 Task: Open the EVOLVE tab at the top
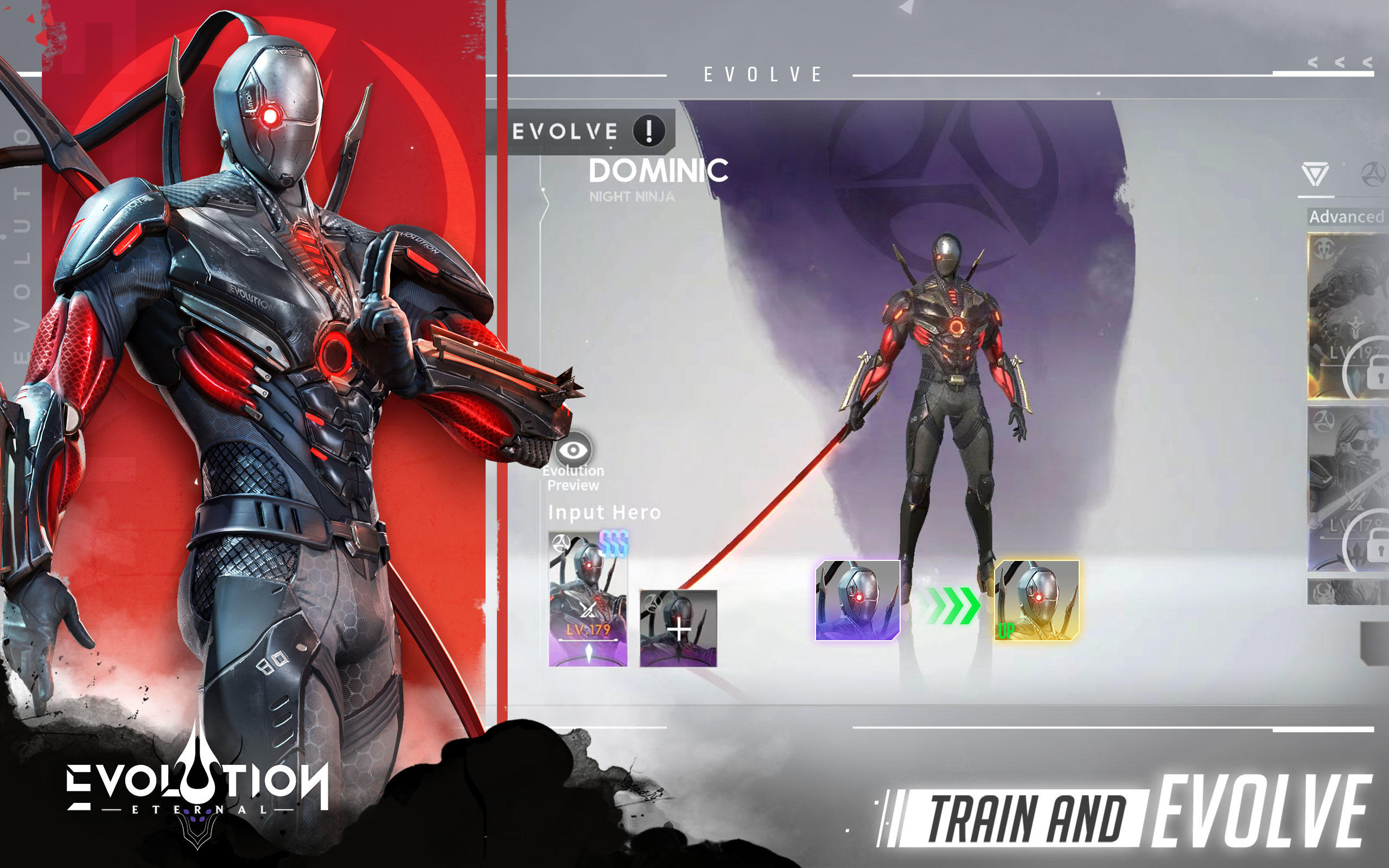click(x=760, y=74)
